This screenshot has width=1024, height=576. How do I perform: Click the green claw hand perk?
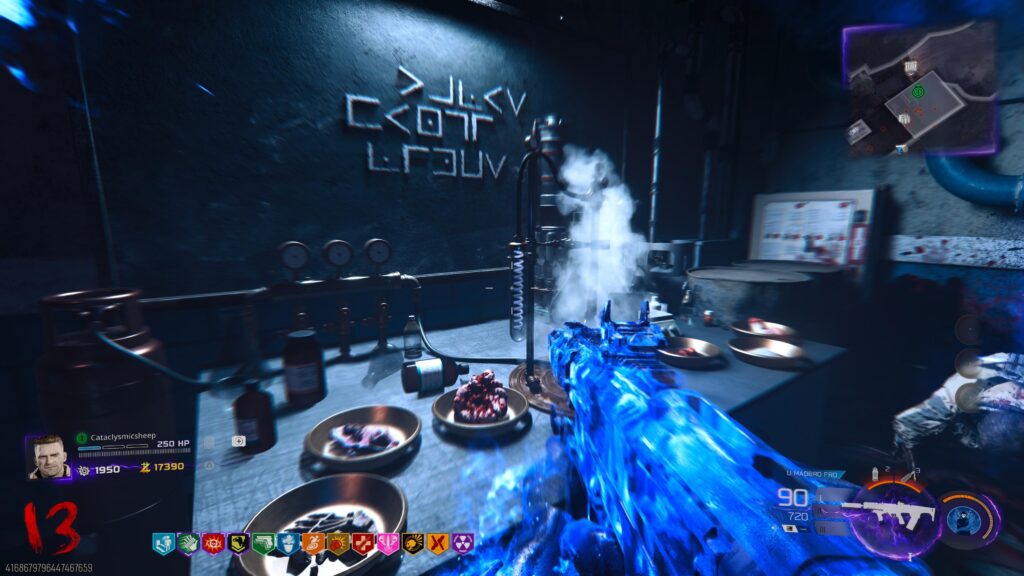tap(187, 543)
